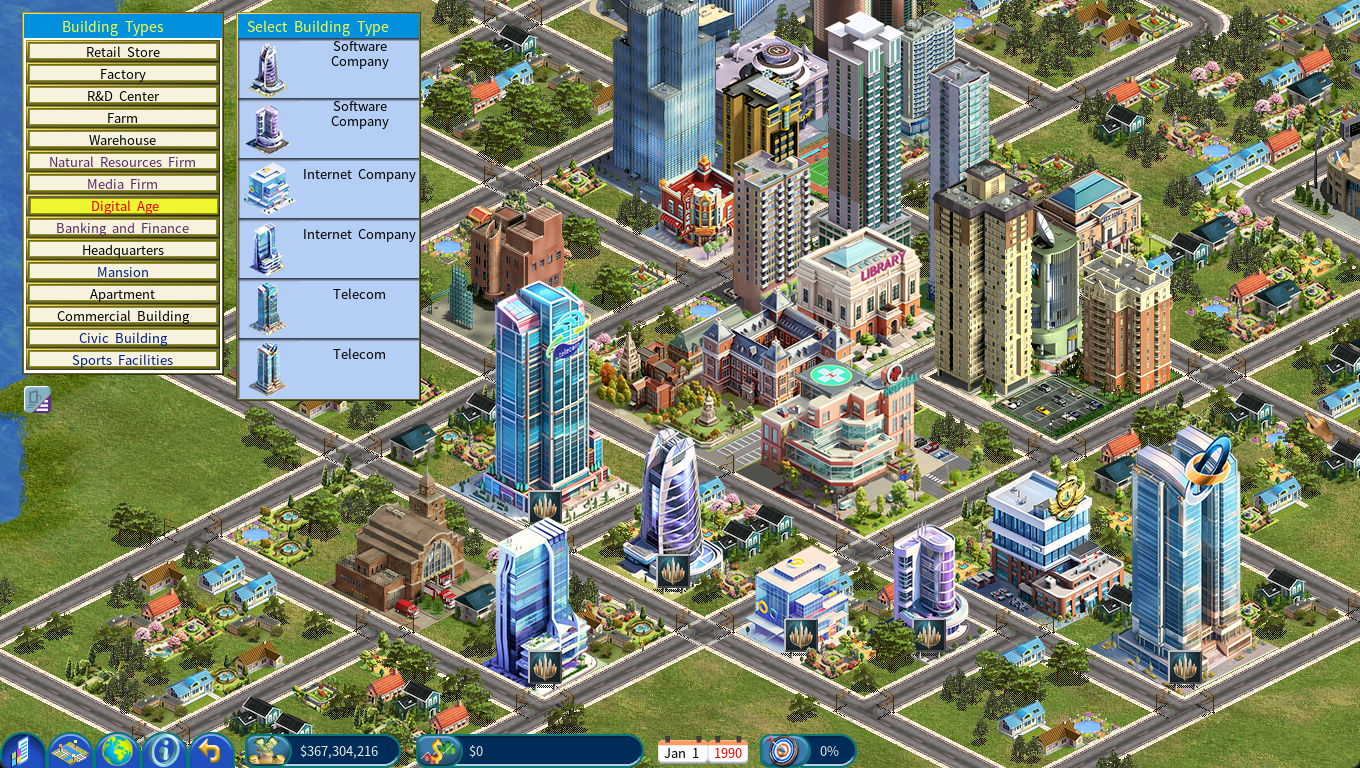Open Banking and Finance category

tap(123, 228)
